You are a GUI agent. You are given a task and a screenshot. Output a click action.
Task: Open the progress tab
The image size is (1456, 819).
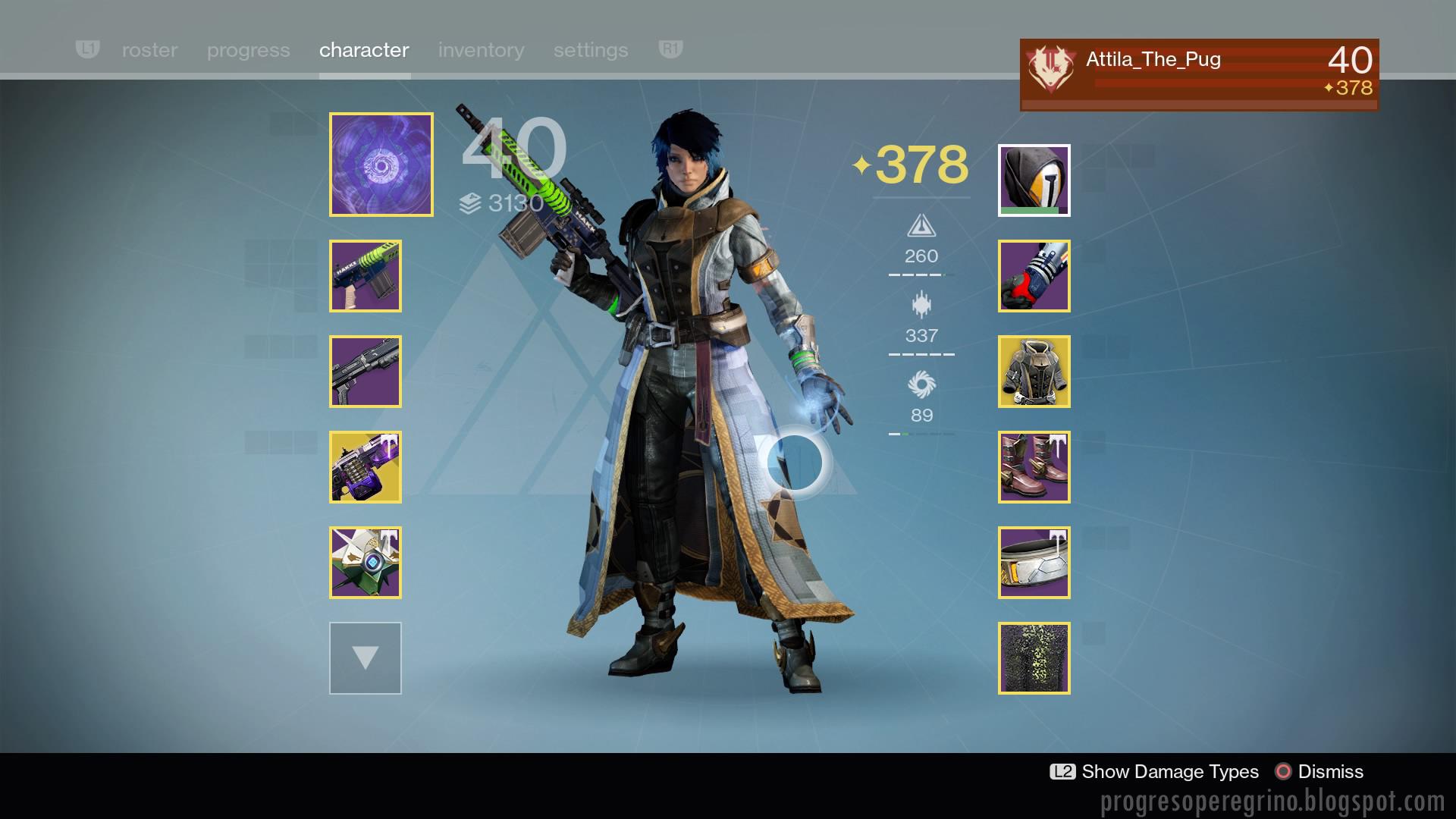(x=248, y=50)
